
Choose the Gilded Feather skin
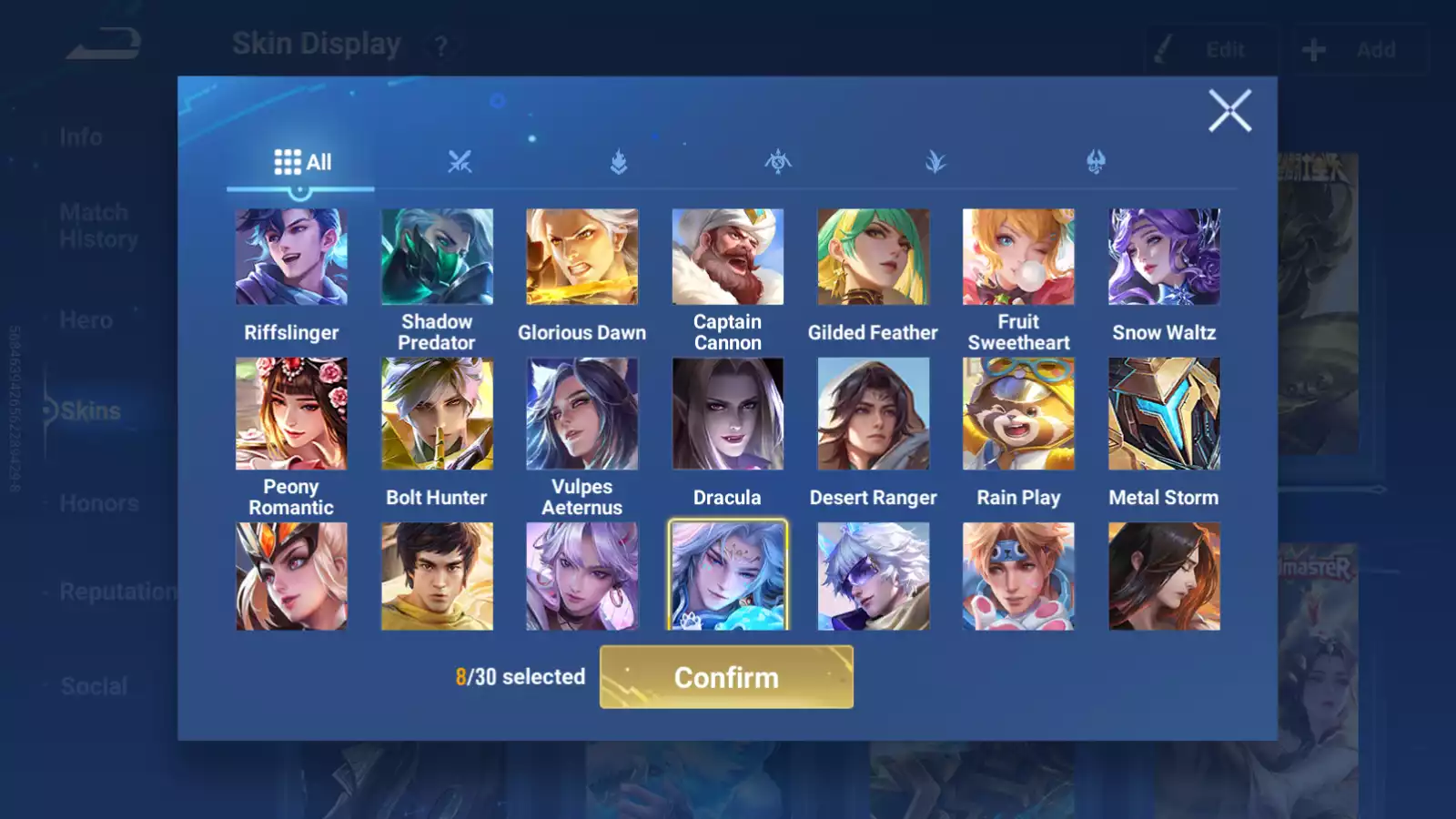point(873,258)
